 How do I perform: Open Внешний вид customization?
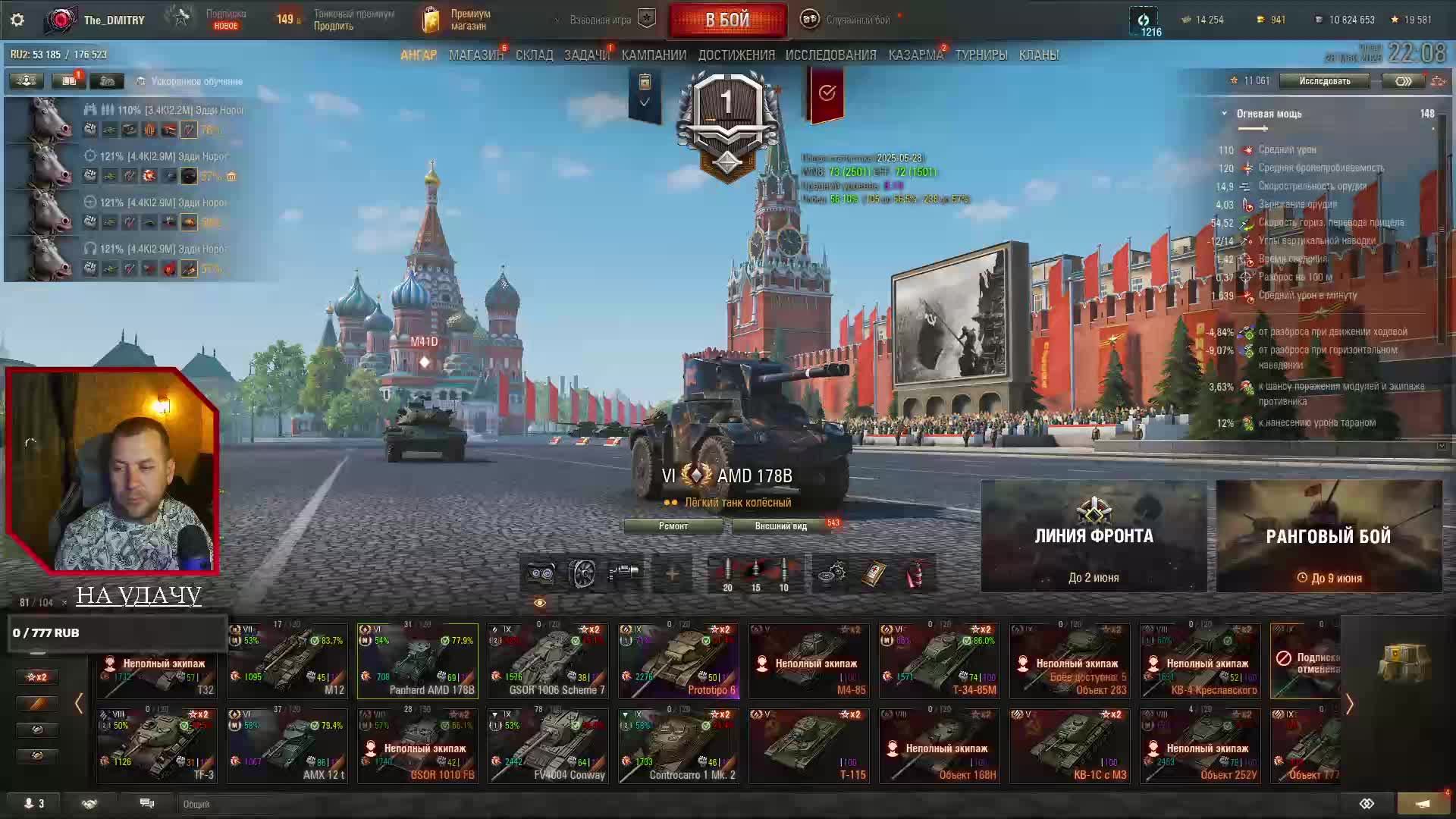click(781, 526)
